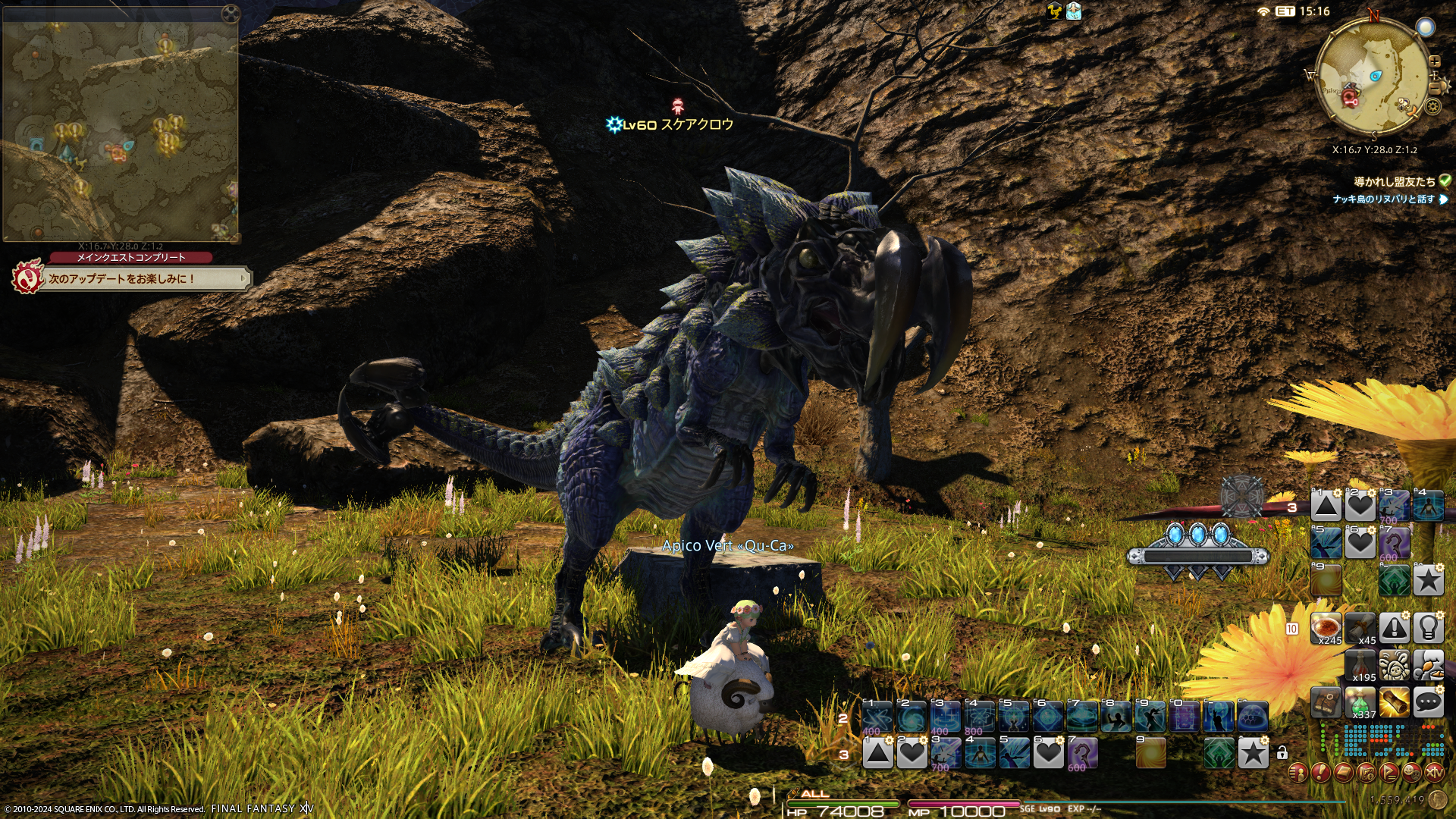The height and width of the screenshot is (819, 1456).
Task: Open the duty menu with exclamation mark
Action: tap(1320, 773)
